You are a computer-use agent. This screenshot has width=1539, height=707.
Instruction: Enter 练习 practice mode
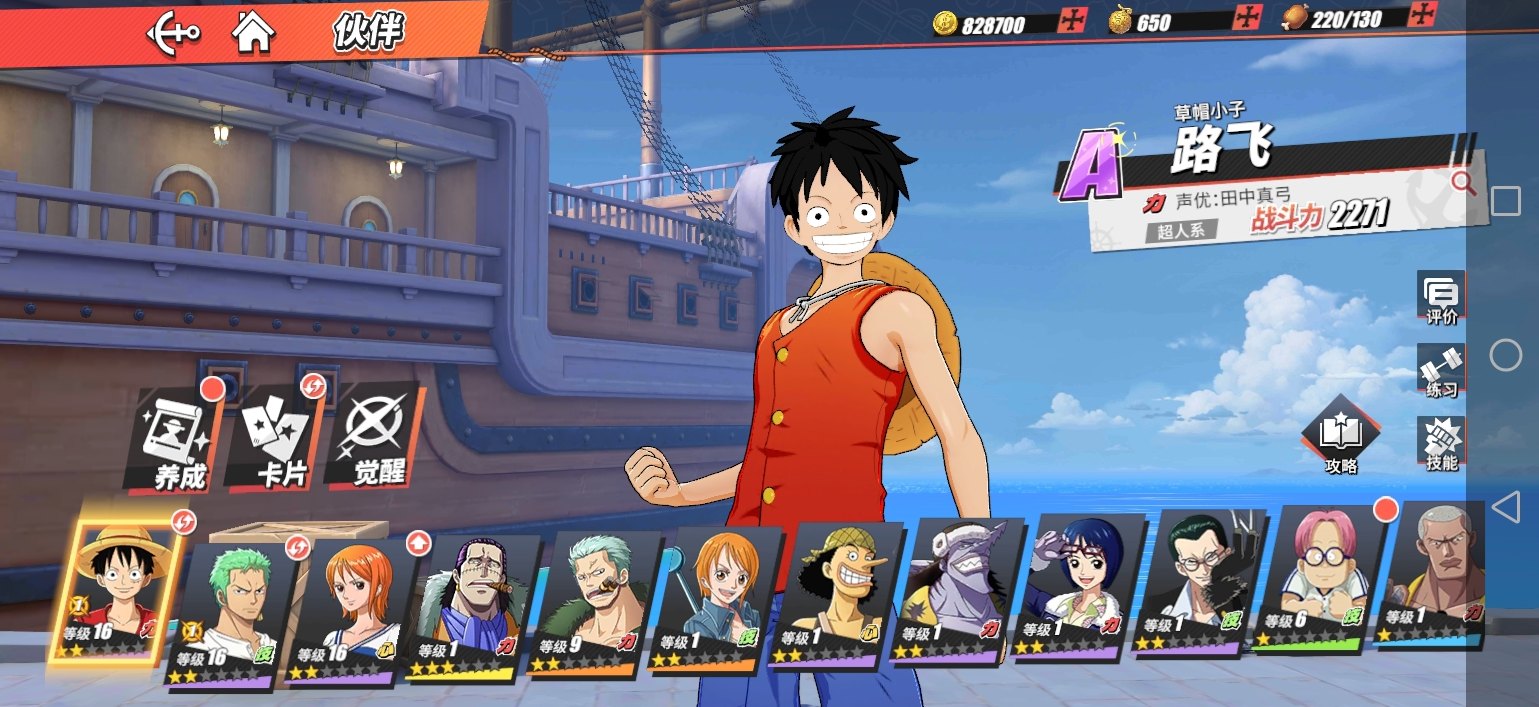click(1441, 371)
